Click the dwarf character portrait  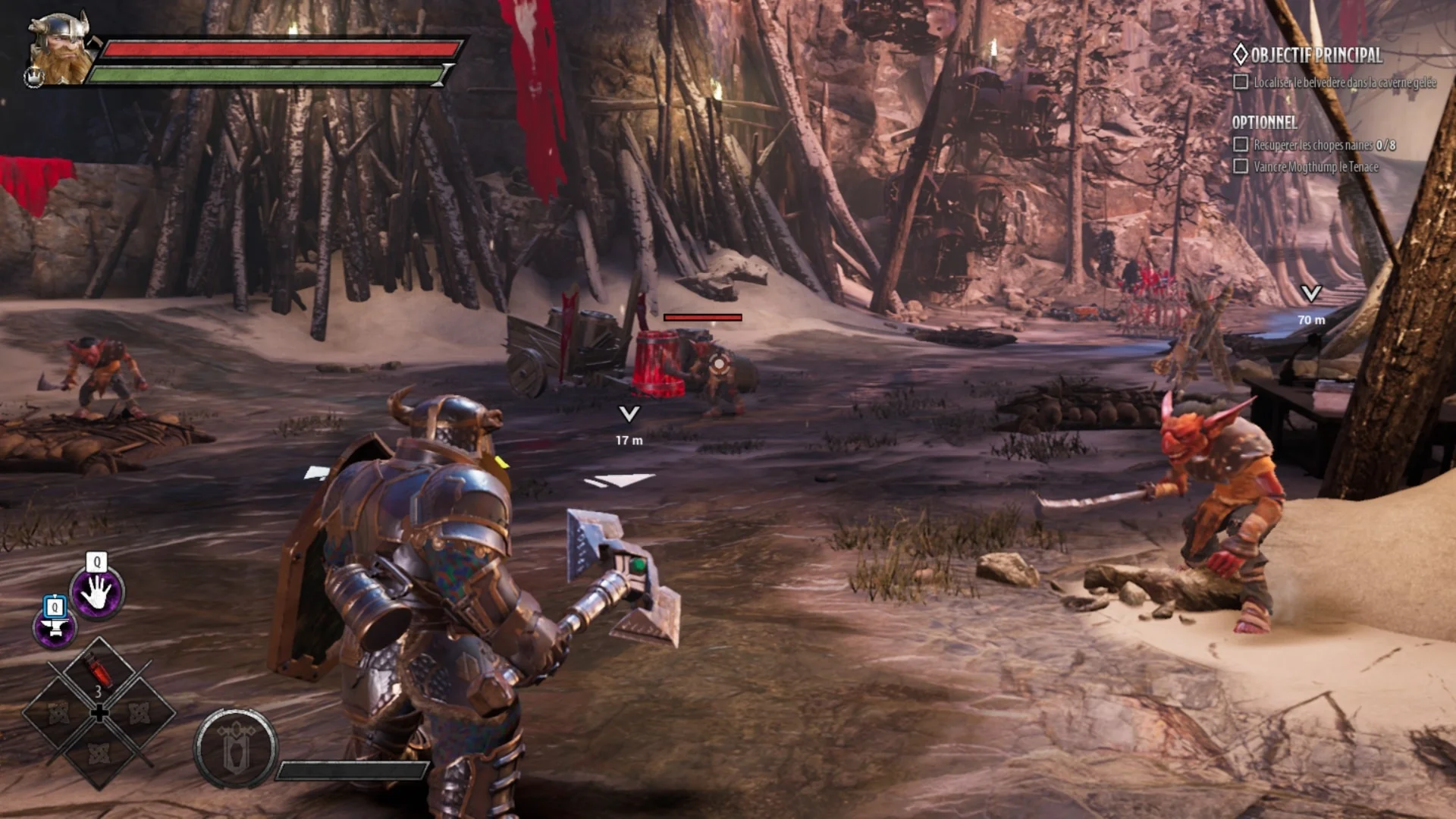(62, 47)
